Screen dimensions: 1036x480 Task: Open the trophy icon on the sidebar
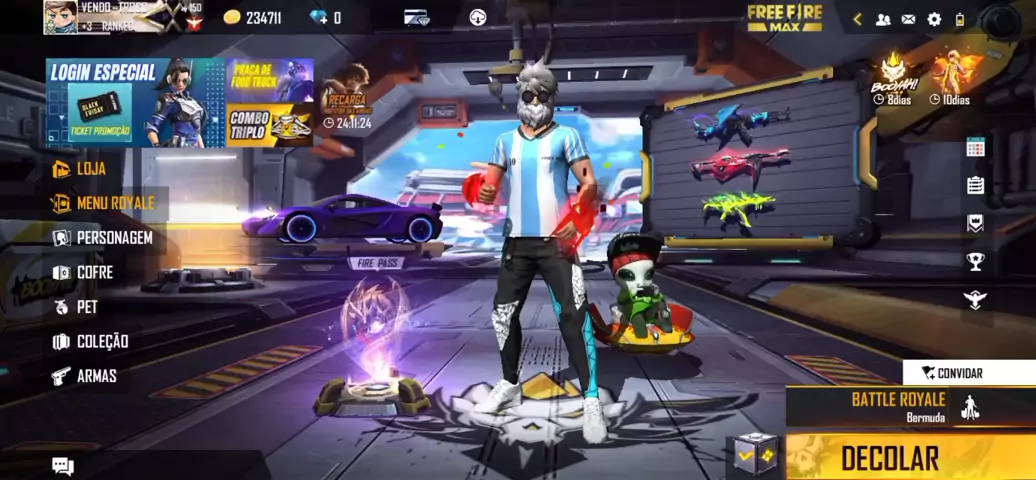[x=975, y=262]
